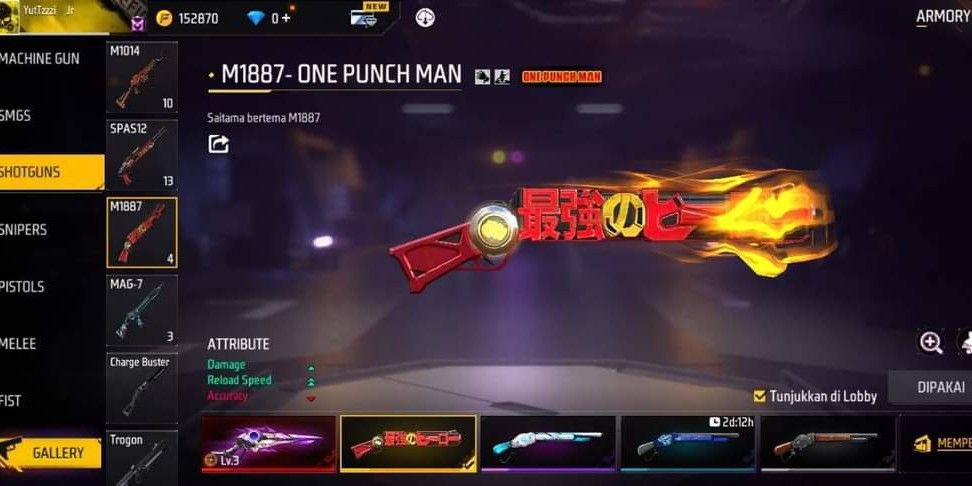This screenshot has width=972, height=486.
Task: Select the M1014 shotgun tile
Action: pos(142,77)
